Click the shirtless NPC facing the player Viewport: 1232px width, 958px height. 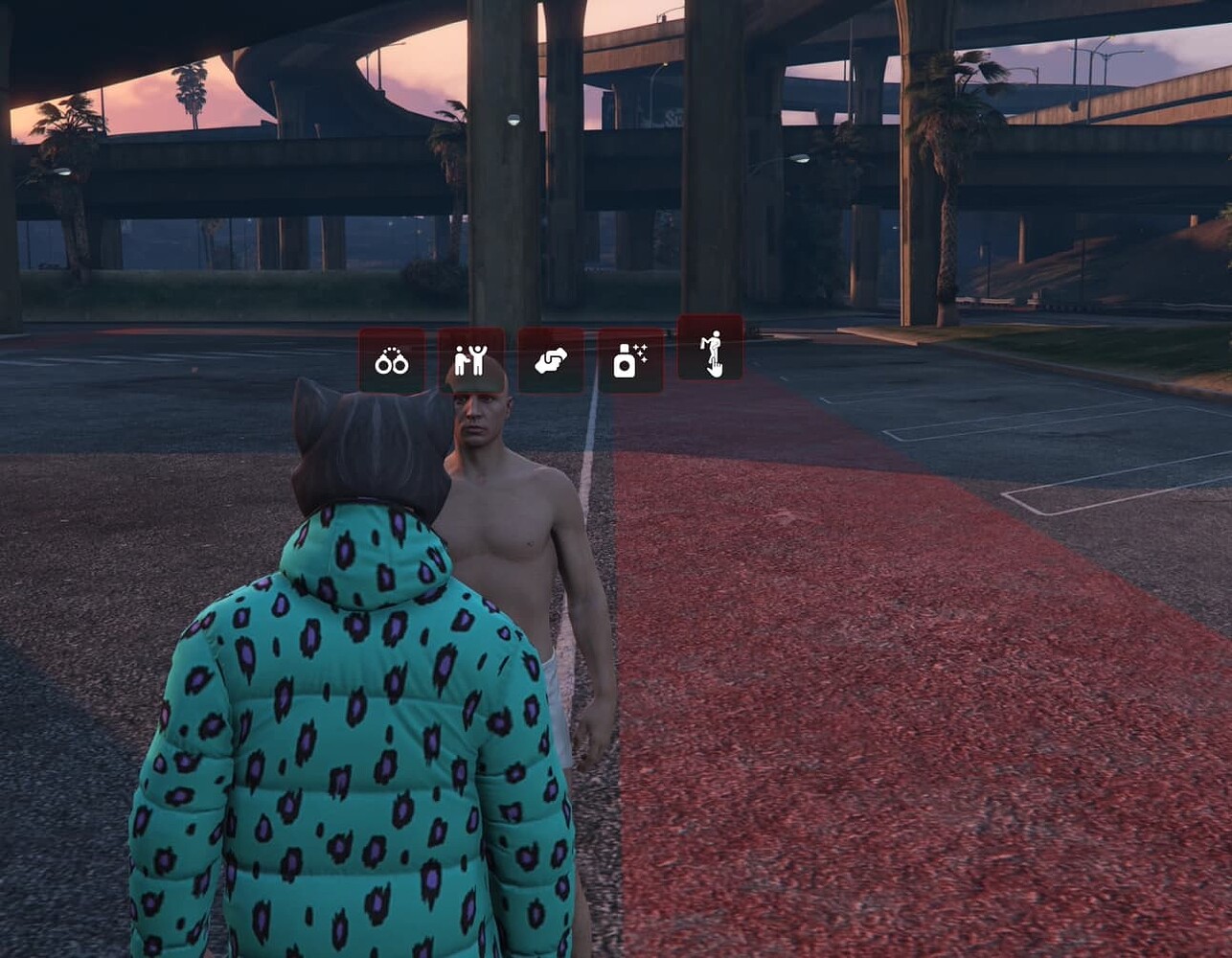tap(508, 536)
